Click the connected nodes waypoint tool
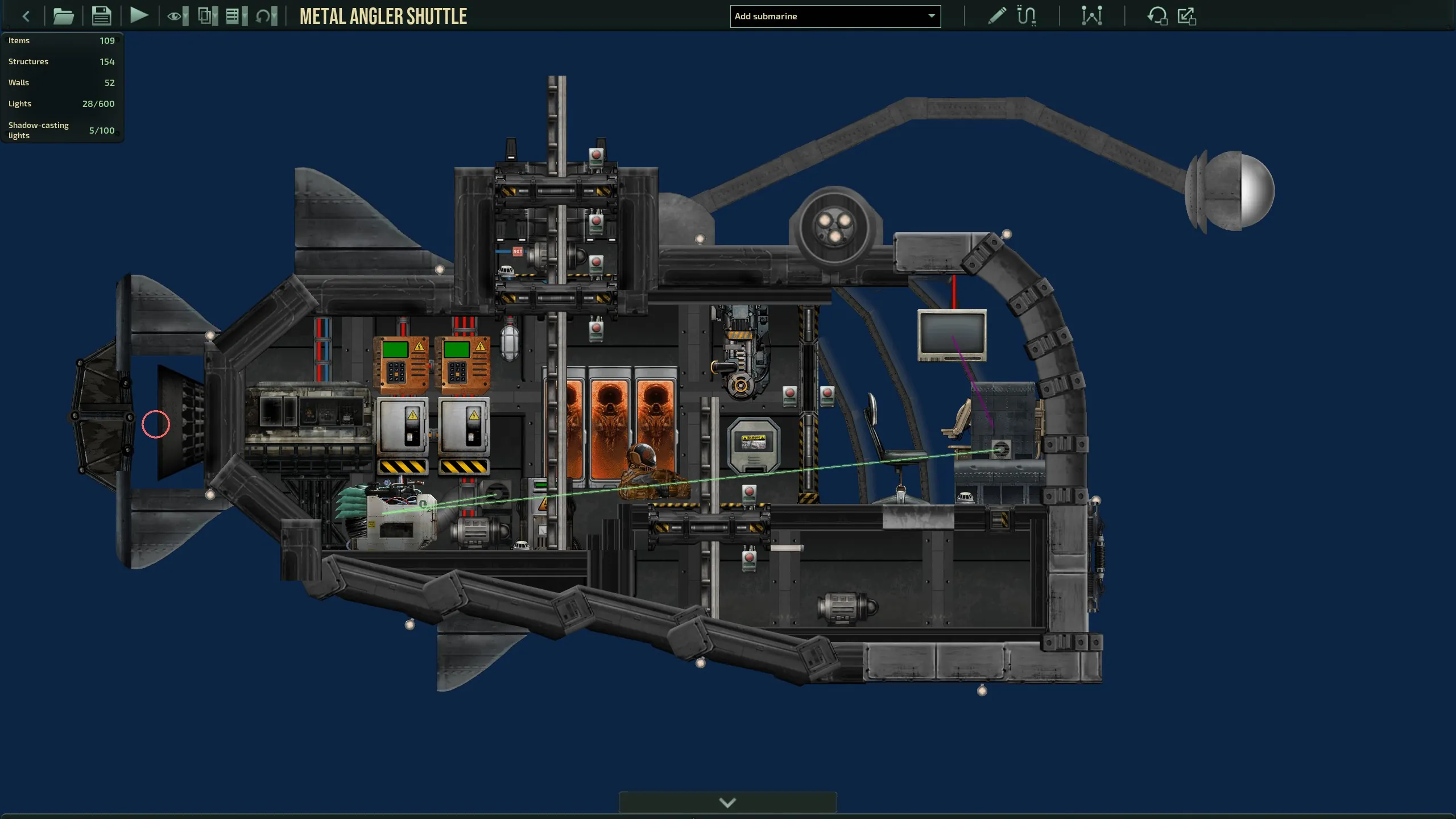Viewport: 1456px width, 819px height. [1091, 16]
